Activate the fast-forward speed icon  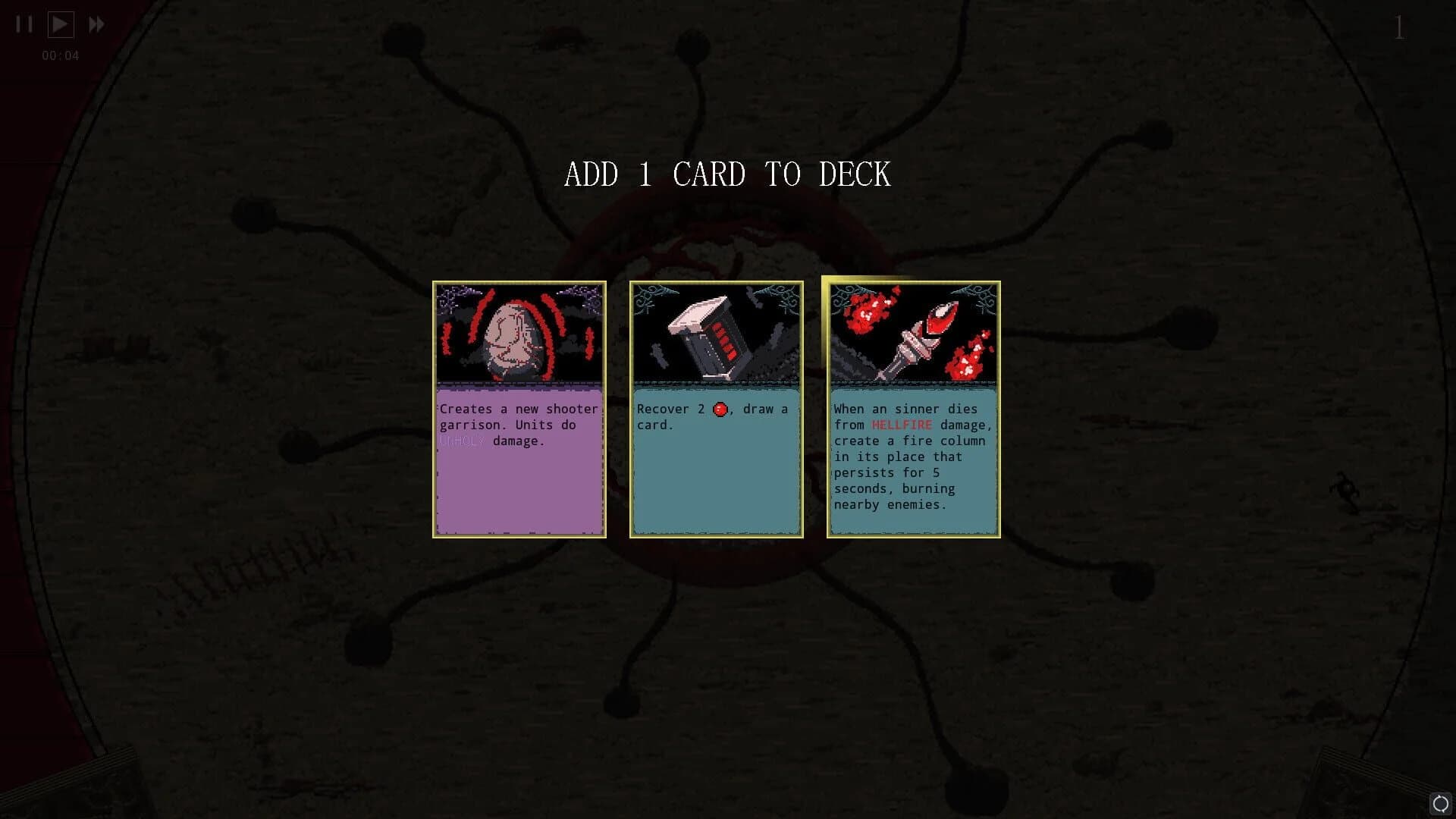tap(96, 24)
